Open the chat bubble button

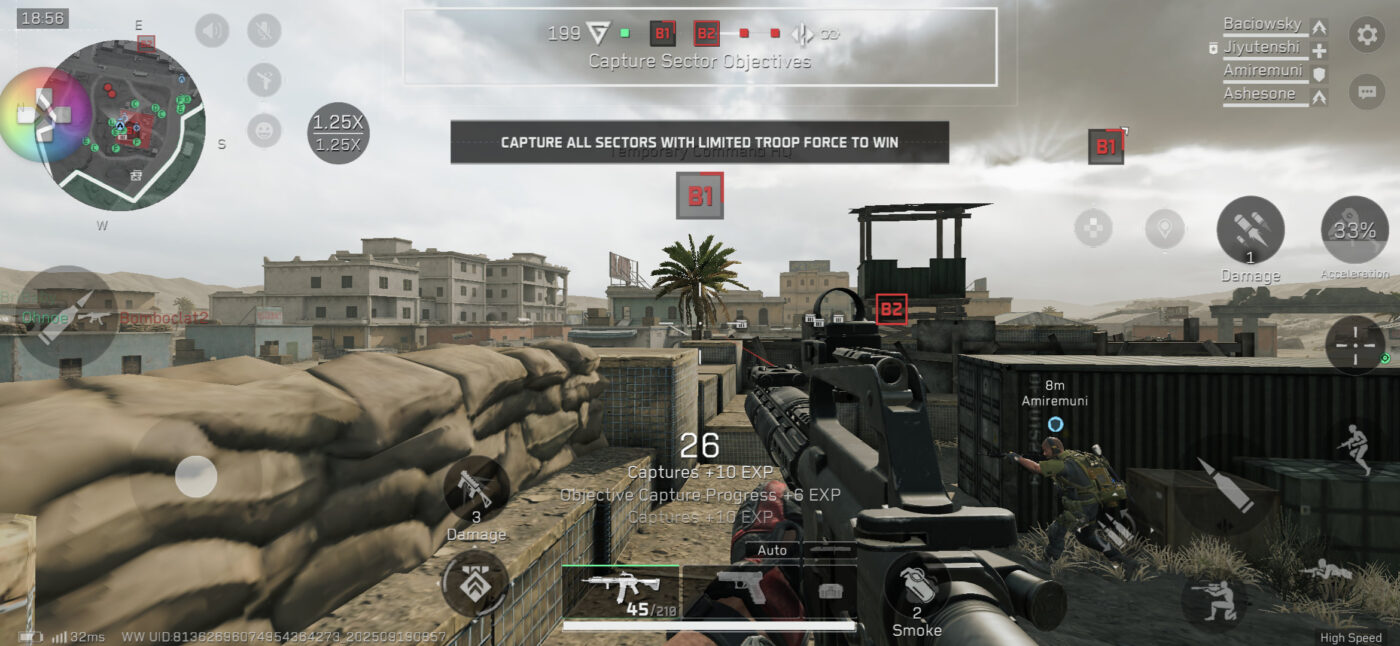[x=1366, y=92]
